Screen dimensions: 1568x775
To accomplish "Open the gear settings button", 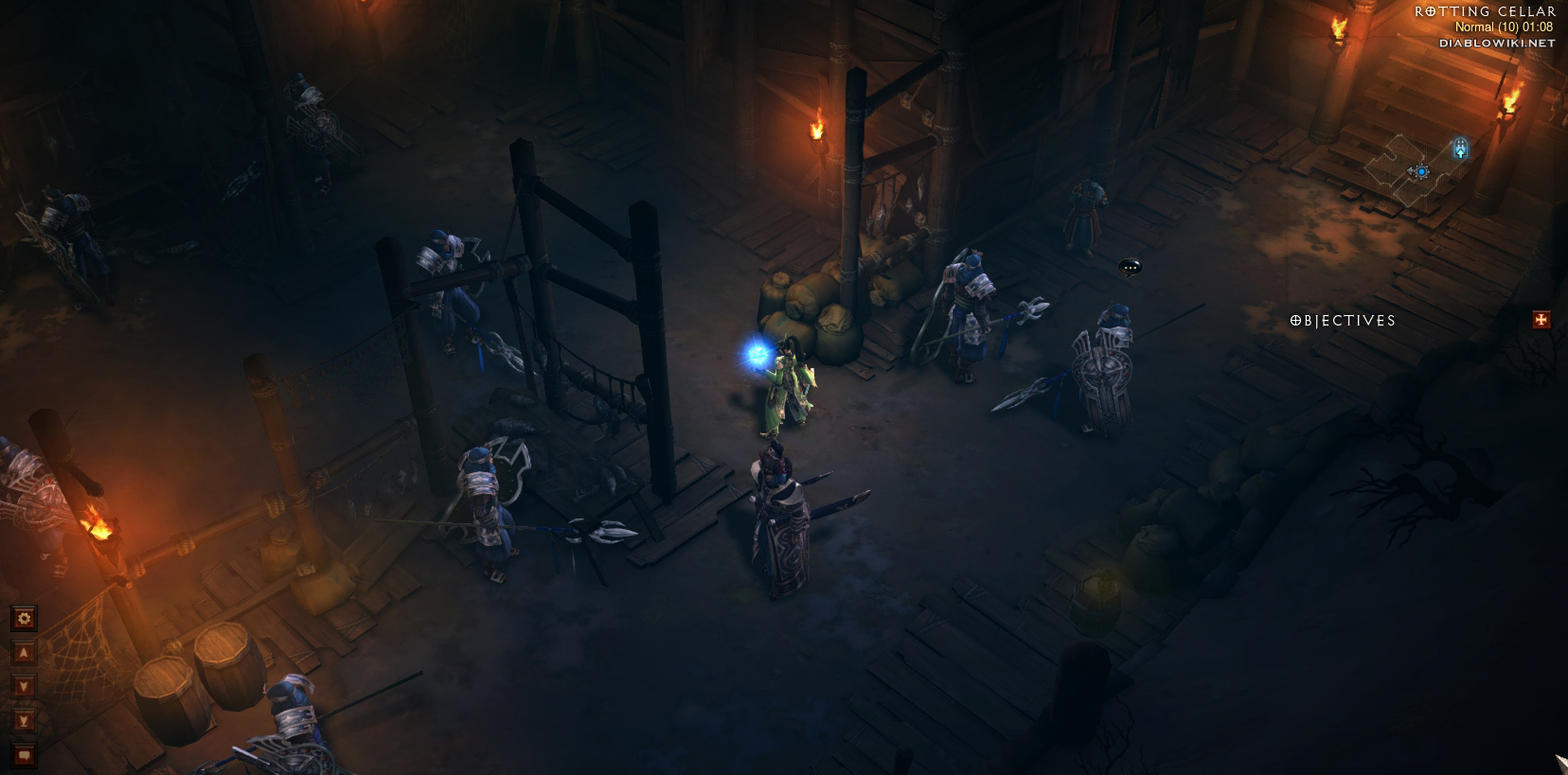I will pos(24,619).
